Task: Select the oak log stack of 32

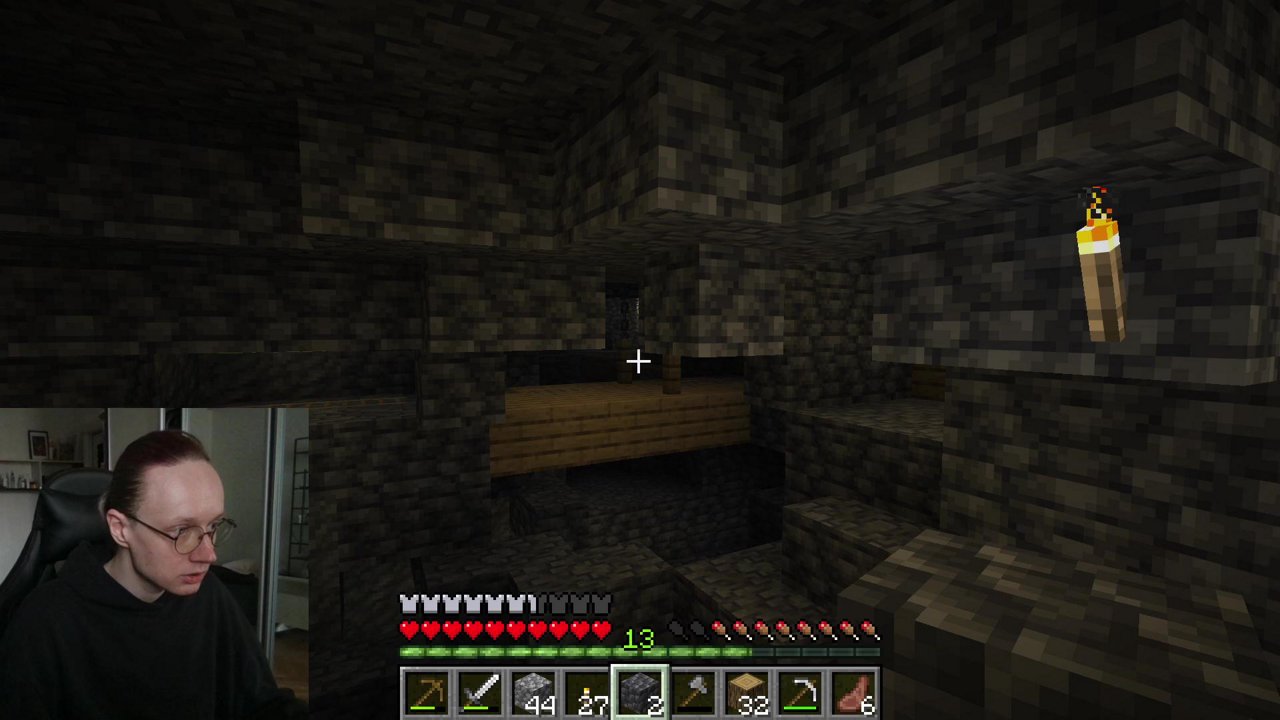Action: coord(747,690)
